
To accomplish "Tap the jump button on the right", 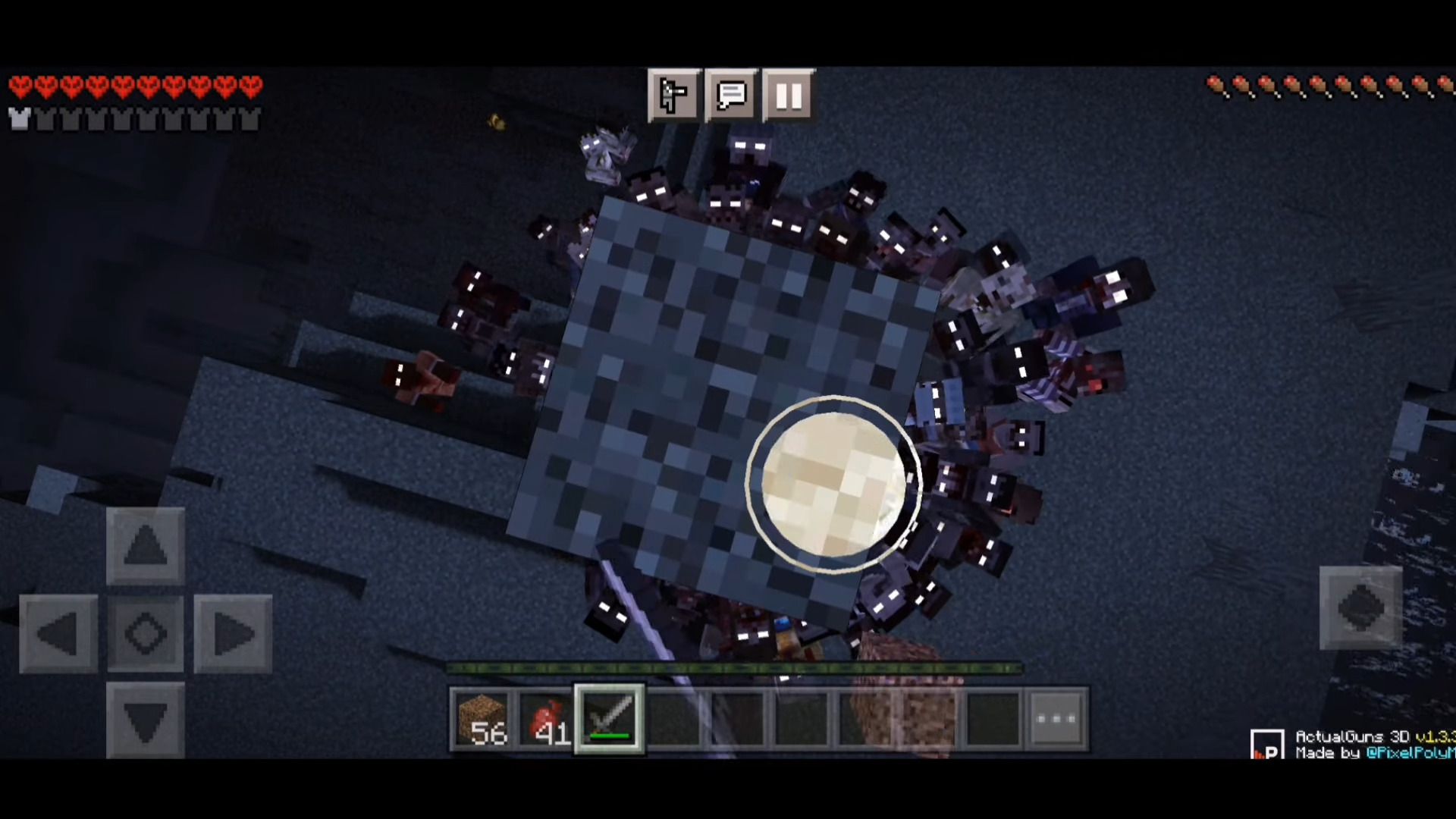I will coord(1360,607).
